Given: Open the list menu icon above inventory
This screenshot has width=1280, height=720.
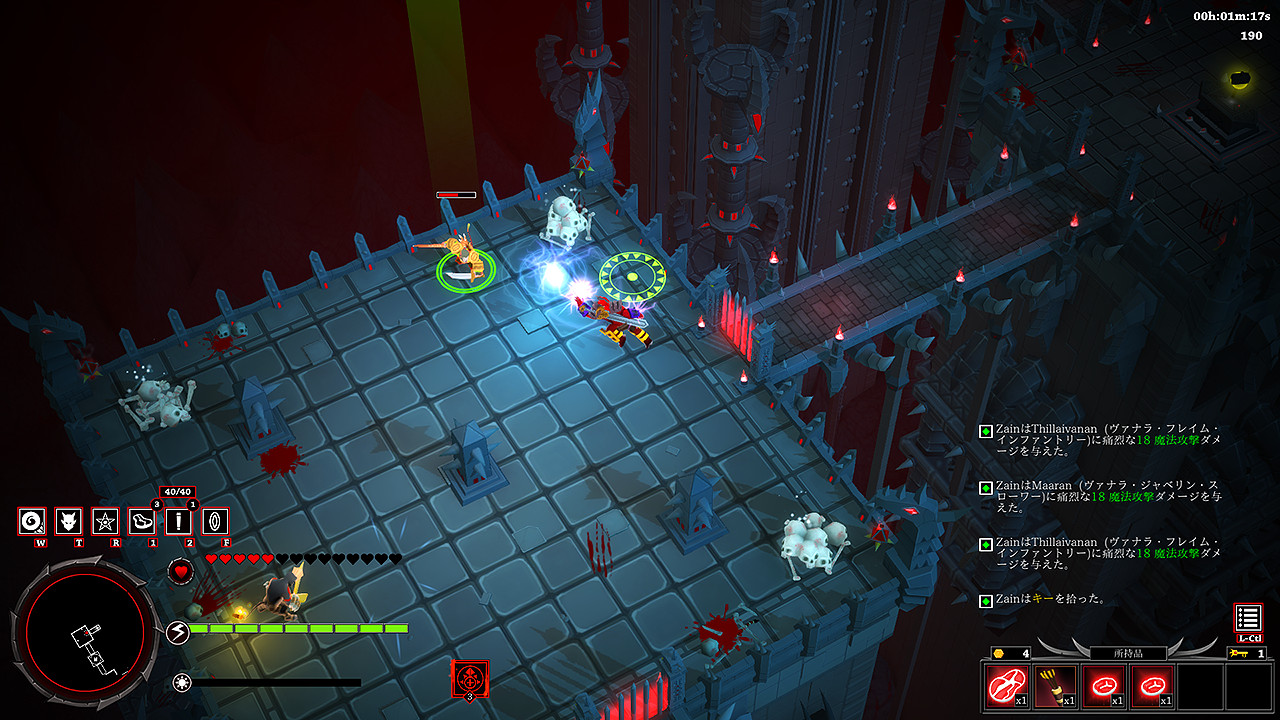Looking at the screenshot, I should coord(1248,618).
